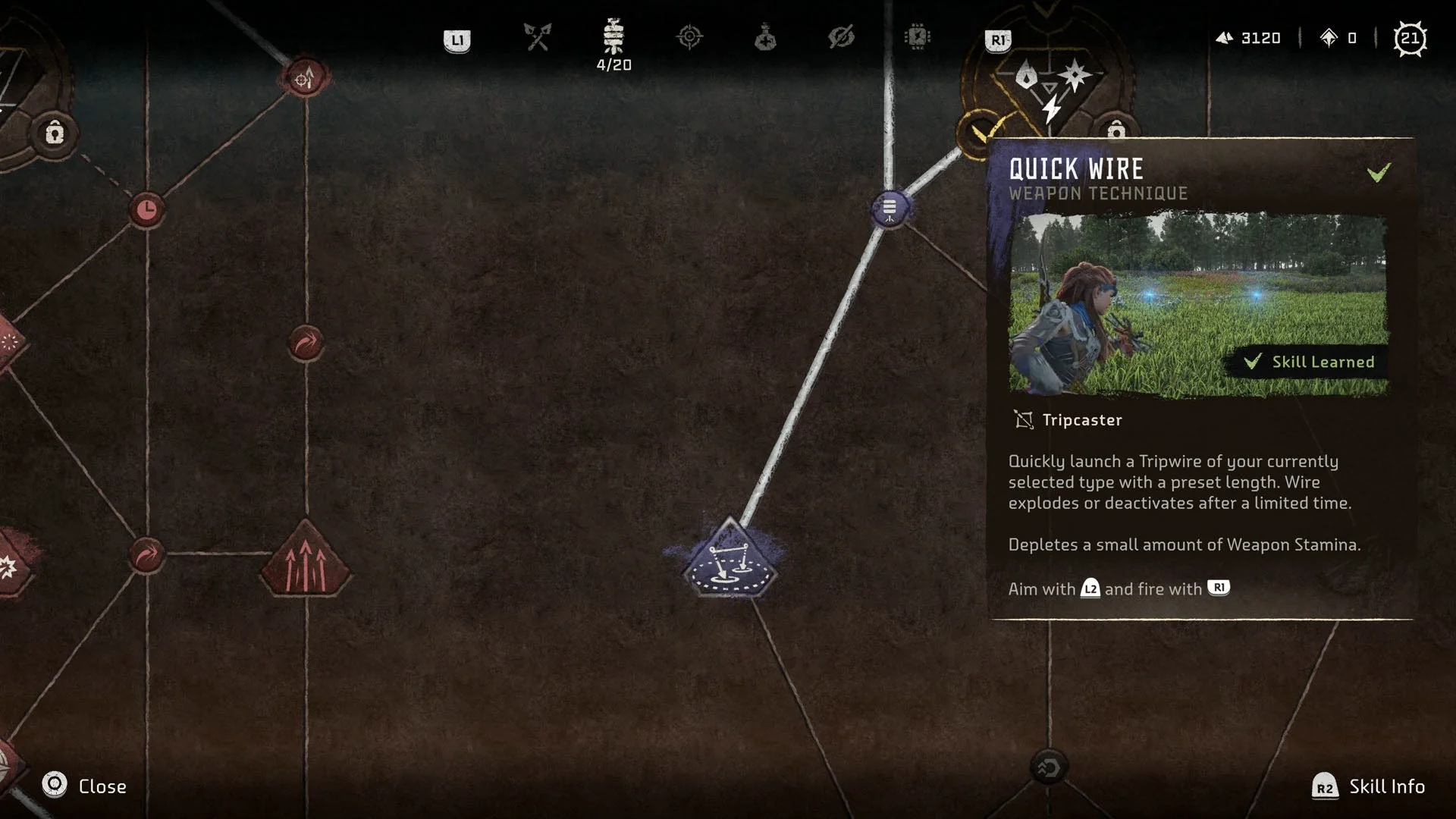
Task: Select the Trapper skill tree tab
Action: [613, 37]
